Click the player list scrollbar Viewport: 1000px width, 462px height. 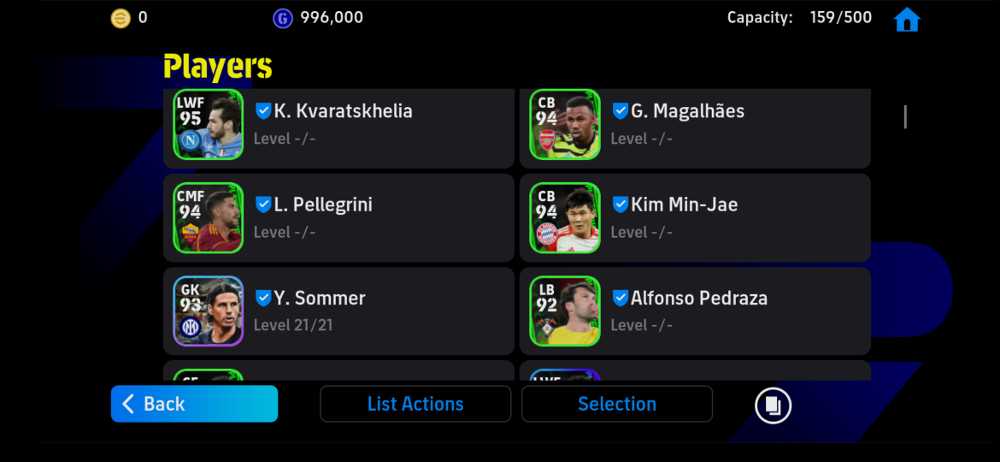pyautogui.click(x=905, y=117)
